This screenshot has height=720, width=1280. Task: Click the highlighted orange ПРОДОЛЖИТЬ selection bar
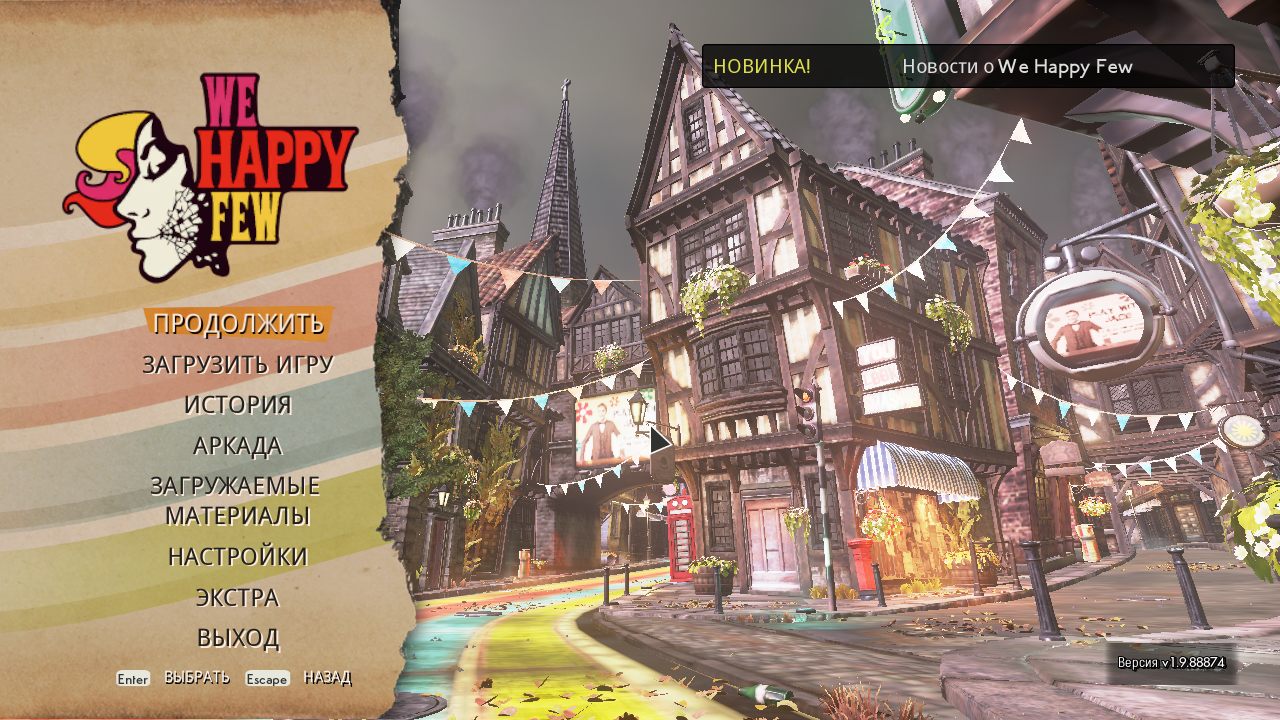(240, 324)
